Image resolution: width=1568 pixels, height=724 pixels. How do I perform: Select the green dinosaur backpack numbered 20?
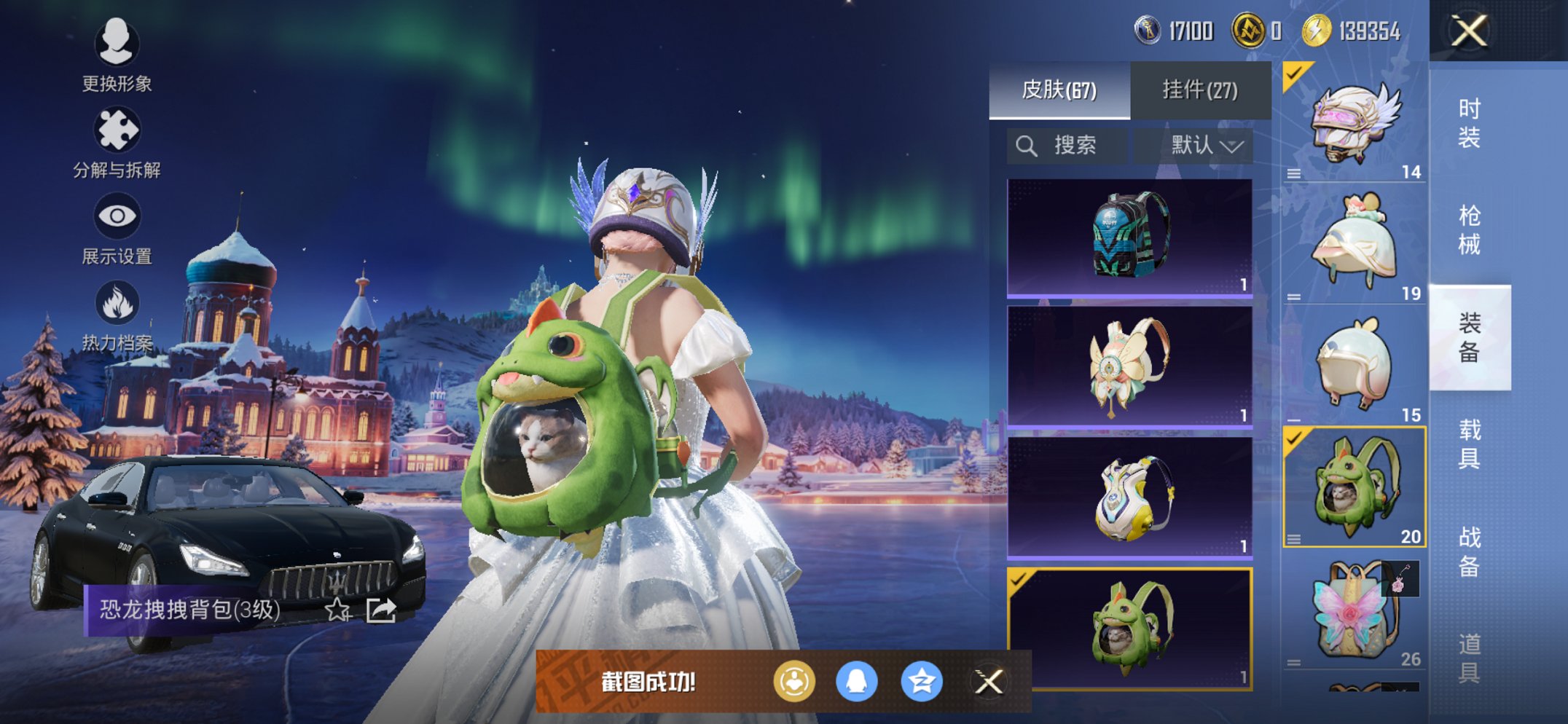(1354, 487)
